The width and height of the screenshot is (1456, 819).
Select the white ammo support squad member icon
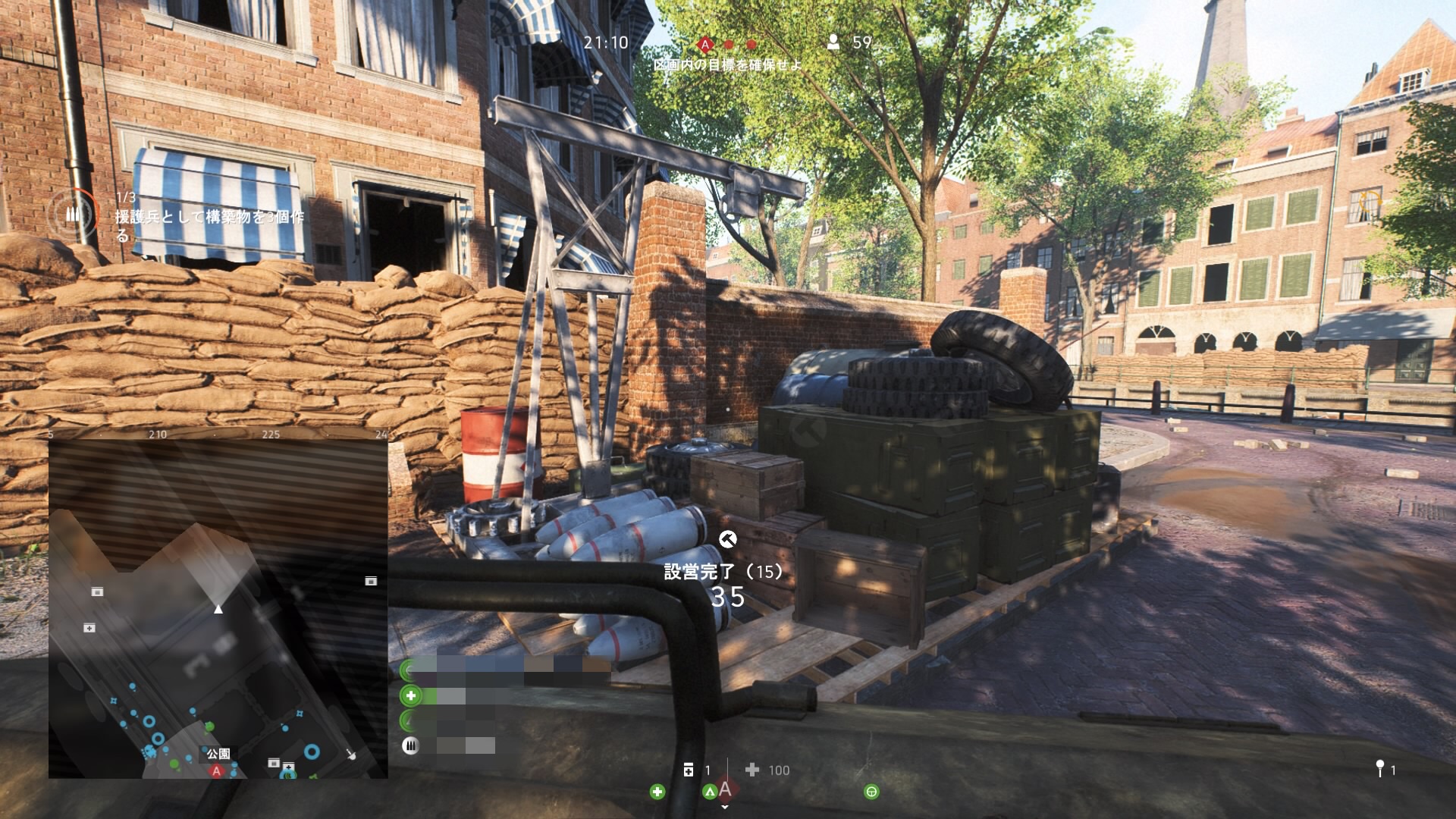click(410, 745)
